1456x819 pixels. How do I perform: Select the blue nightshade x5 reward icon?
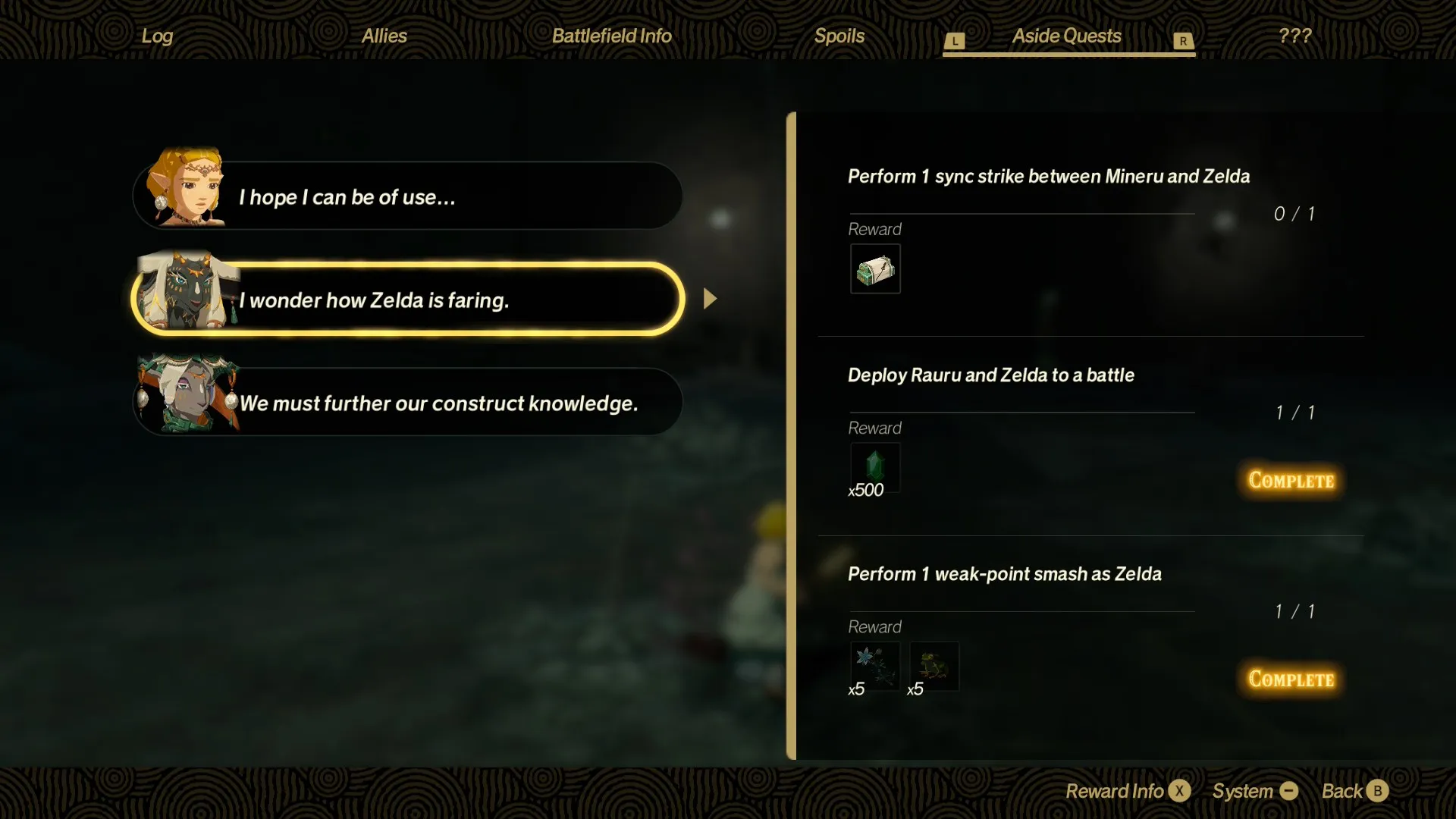[874, 666]
